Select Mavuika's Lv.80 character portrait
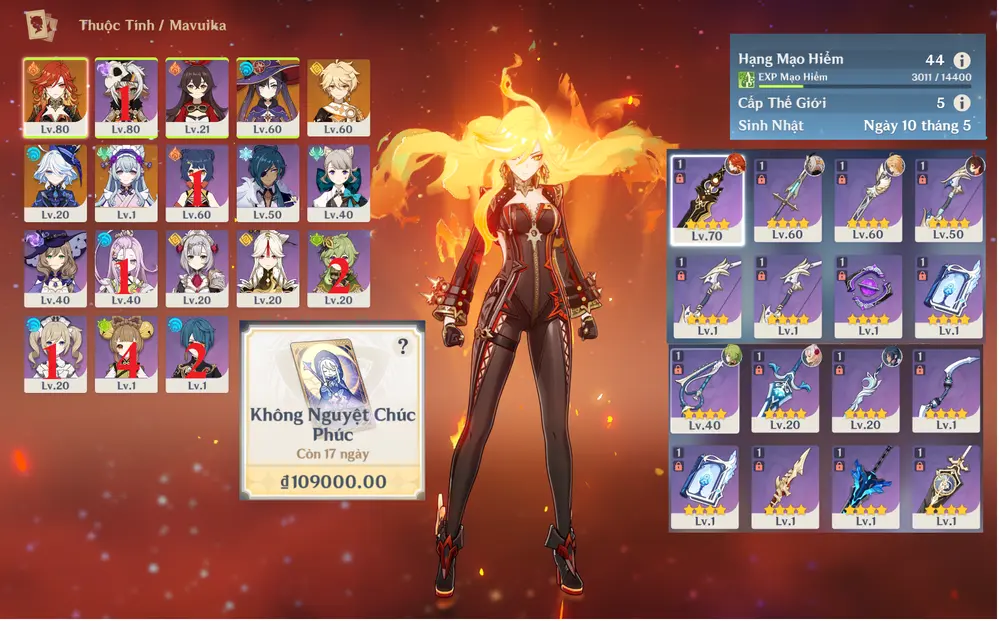 pos(56,97)
